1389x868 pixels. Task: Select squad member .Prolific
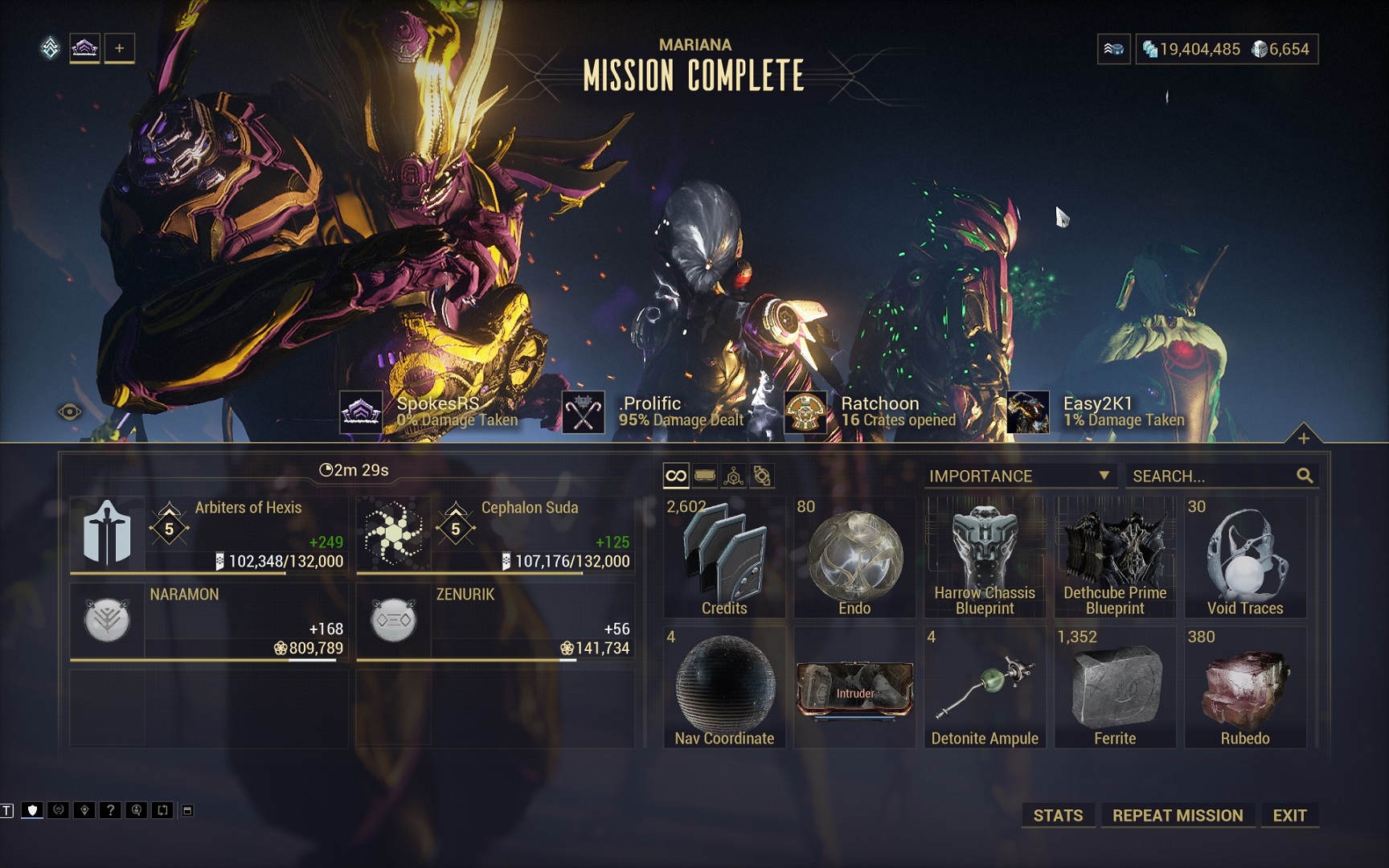[651, 411]
